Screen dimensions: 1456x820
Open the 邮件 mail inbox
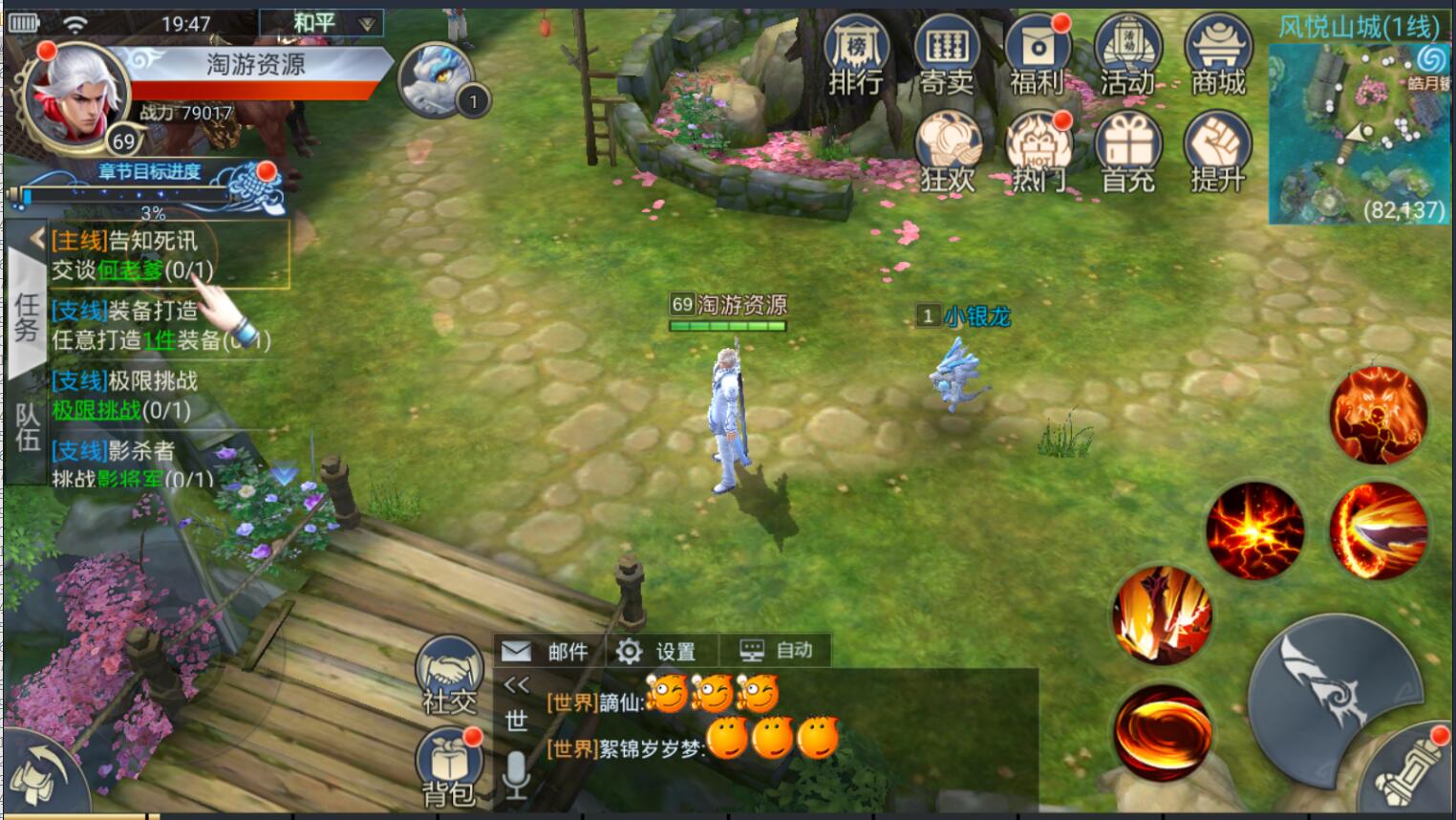546,652
